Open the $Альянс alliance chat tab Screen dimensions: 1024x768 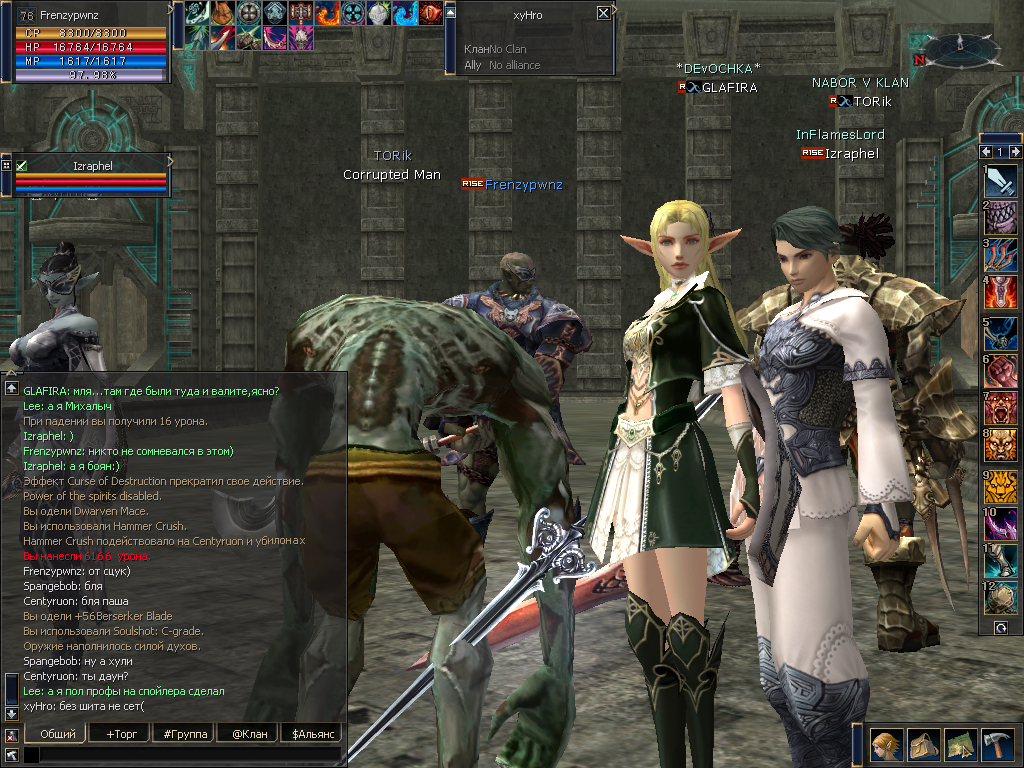click(x=311, y=734)
